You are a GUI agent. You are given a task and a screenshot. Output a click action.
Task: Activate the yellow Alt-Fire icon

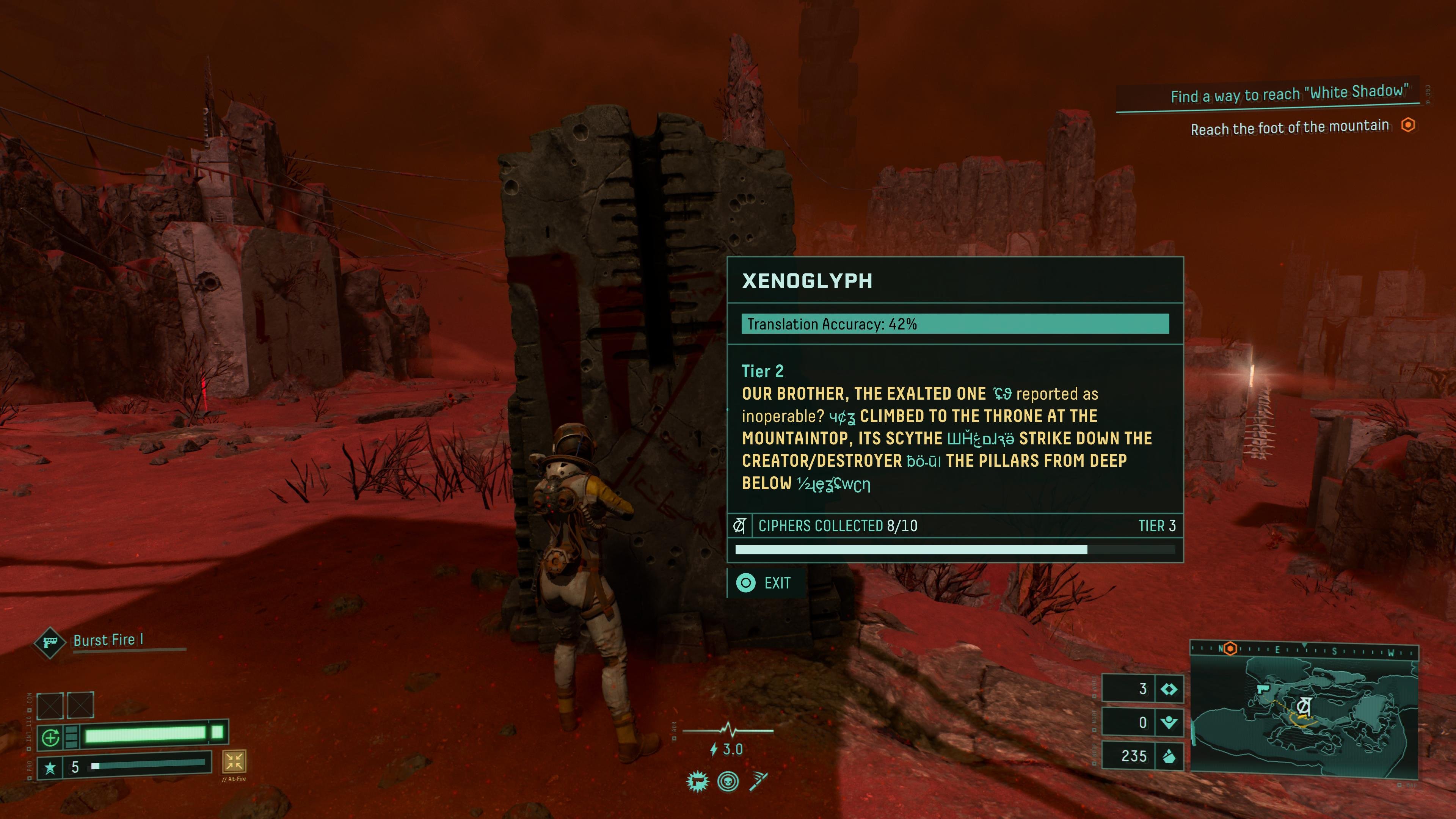234,761
